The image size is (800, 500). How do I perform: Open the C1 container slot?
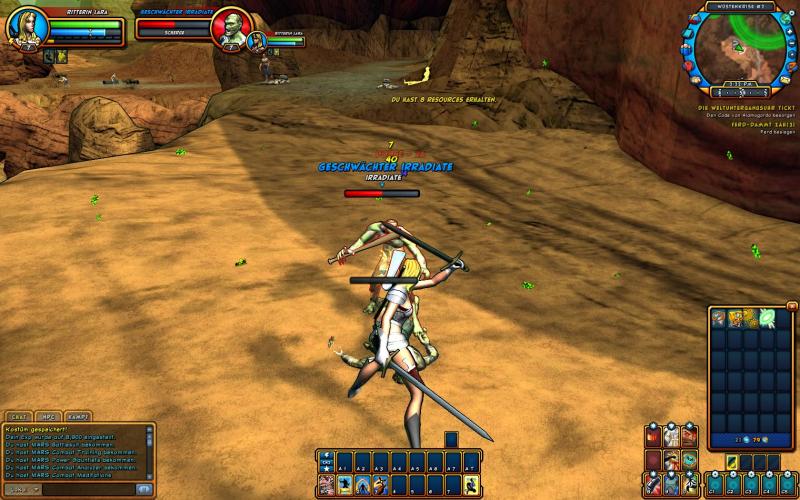coord(715,485)
